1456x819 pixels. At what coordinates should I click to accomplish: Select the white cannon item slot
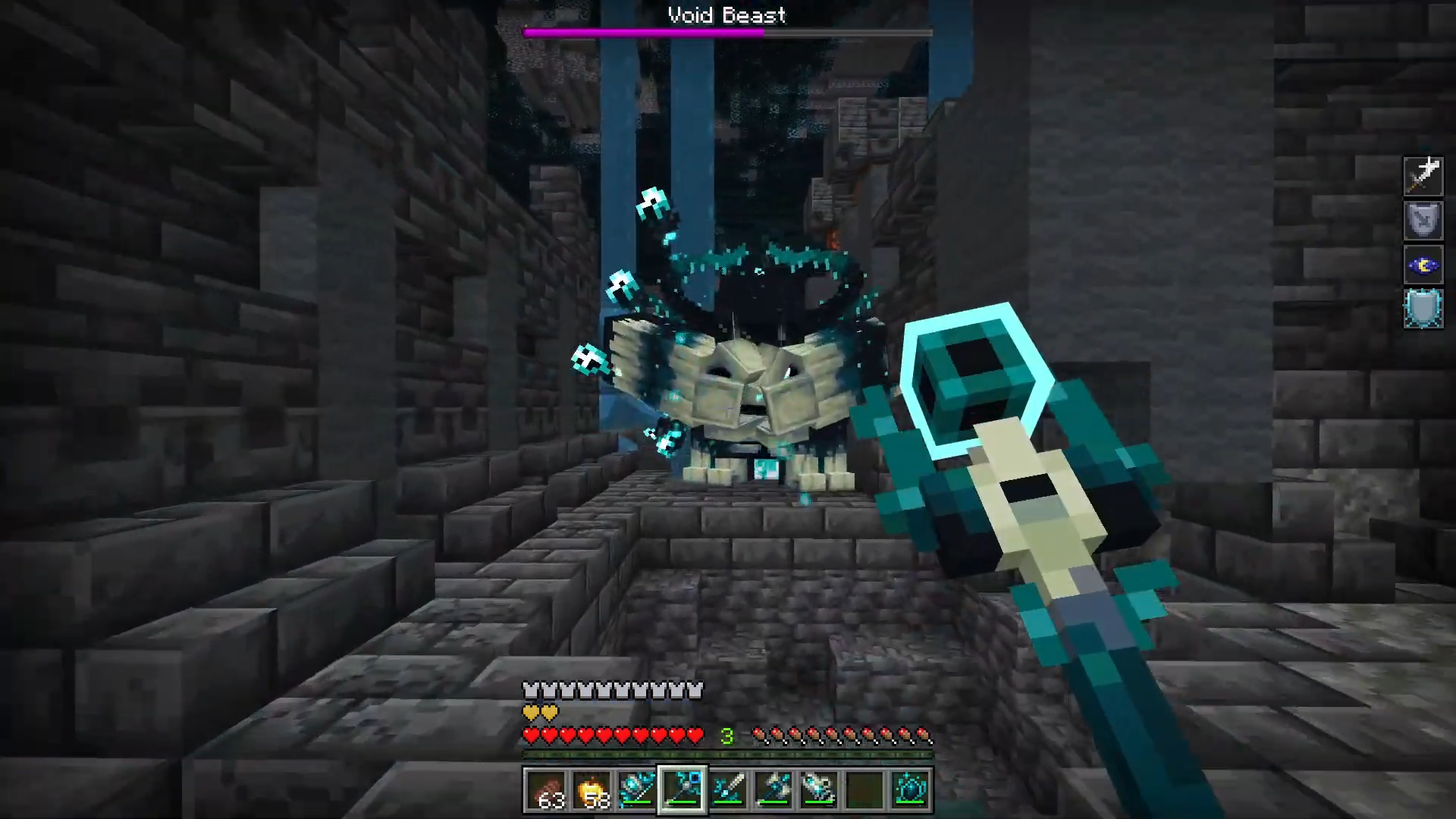819,790
